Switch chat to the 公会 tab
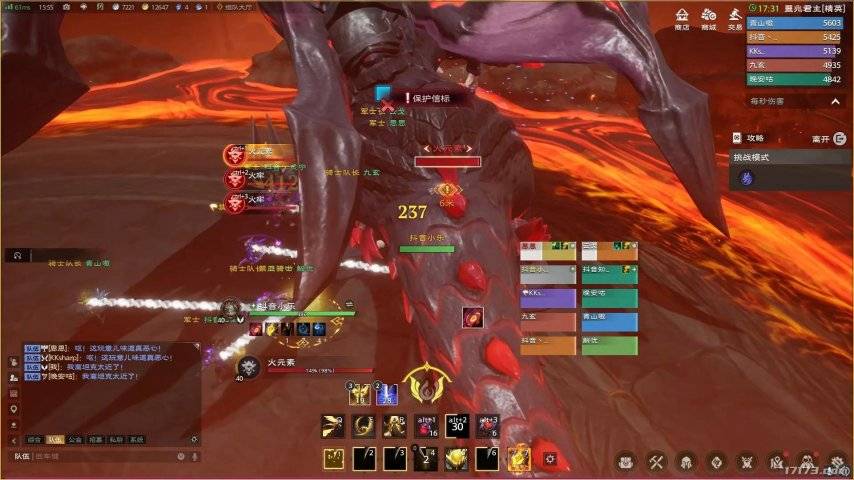 point(75,439)
